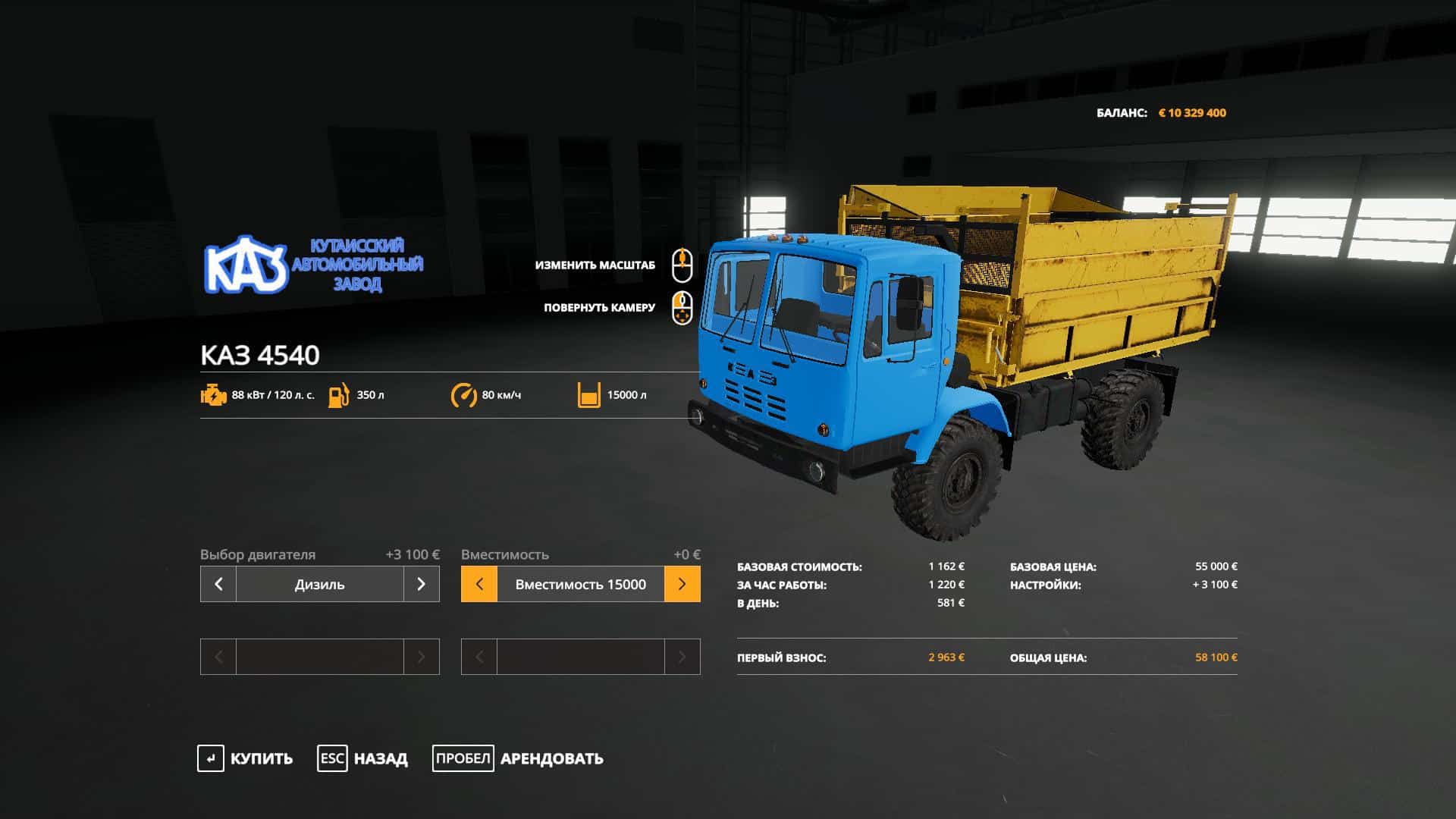The image size is (1456, 819).
Task: Lease the truck via Арендовать
Action: pyautogui.click(x=519, y=758)
